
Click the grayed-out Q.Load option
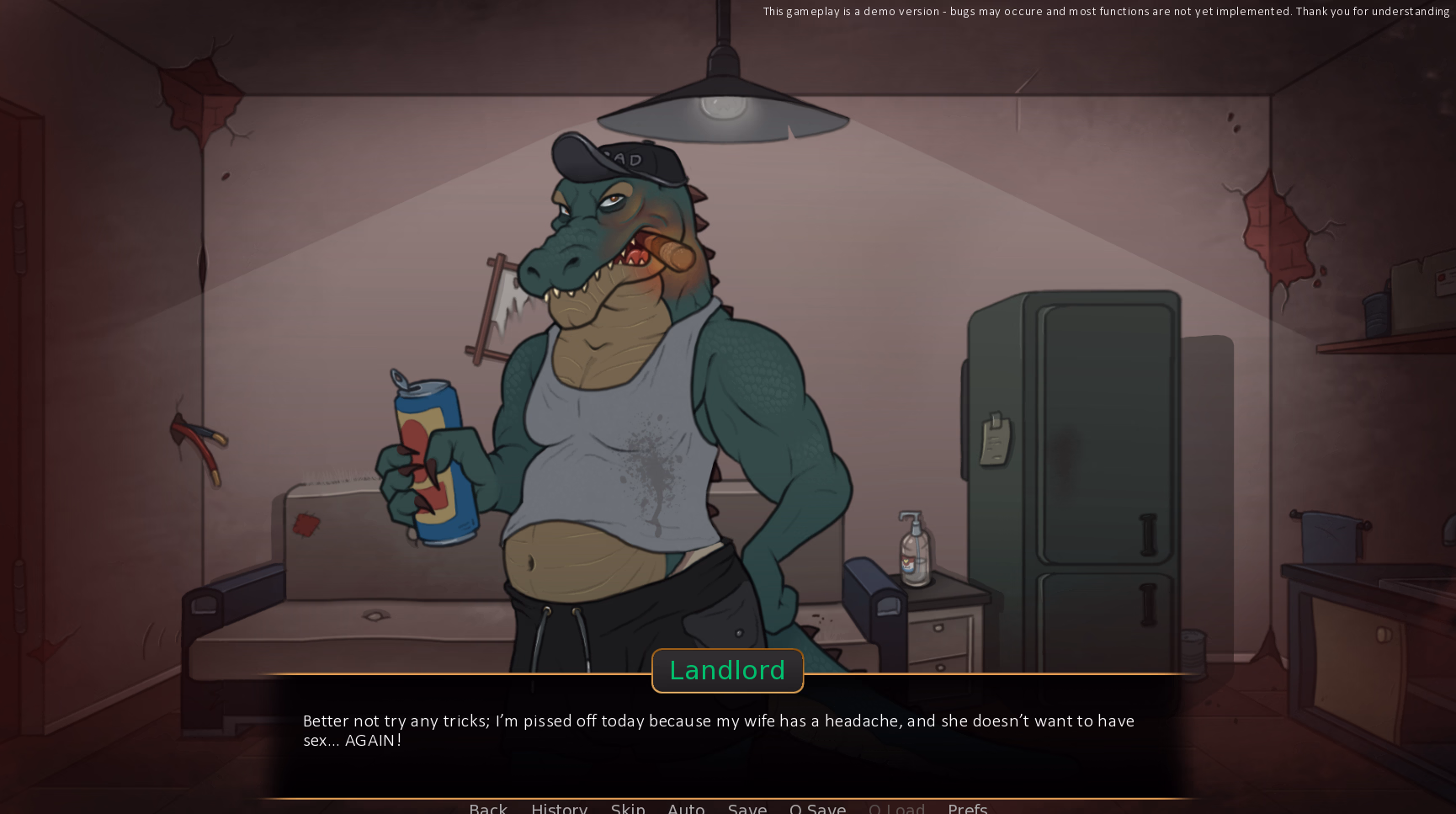[x=896, y=807]
